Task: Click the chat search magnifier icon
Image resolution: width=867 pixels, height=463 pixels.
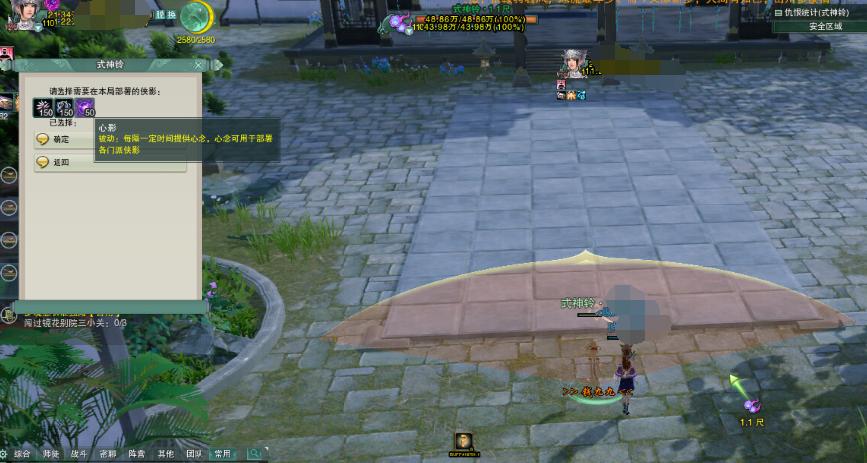Action: coord(255,454)
